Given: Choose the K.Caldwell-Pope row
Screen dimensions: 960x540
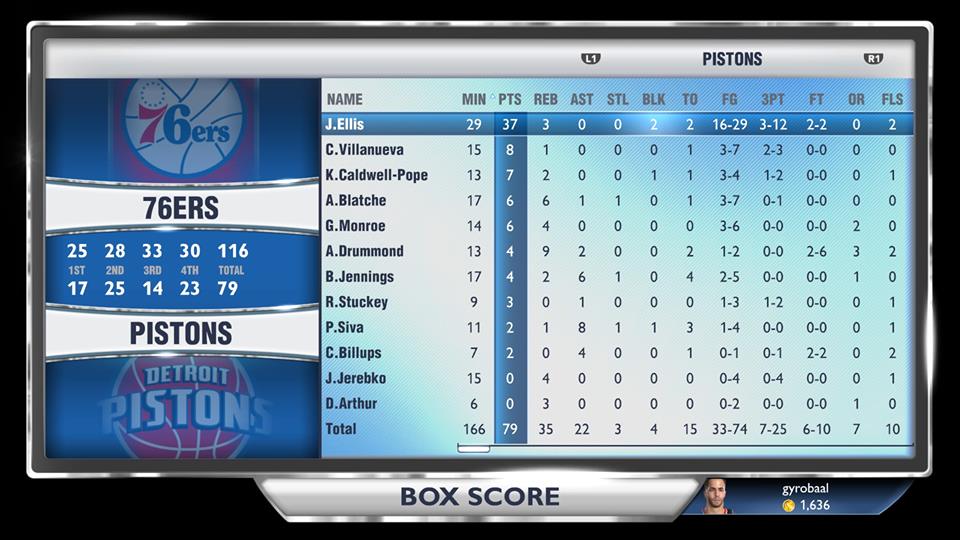Looking at the screenshot, I should click(x=376, y=175).
